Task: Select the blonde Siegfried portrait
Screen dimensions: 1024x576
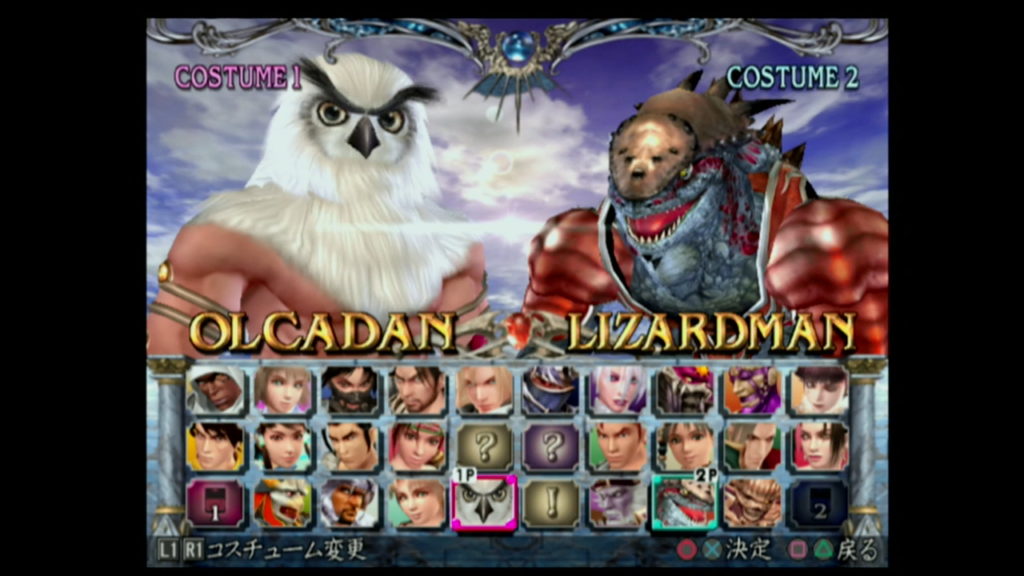Action: point(485,390)
